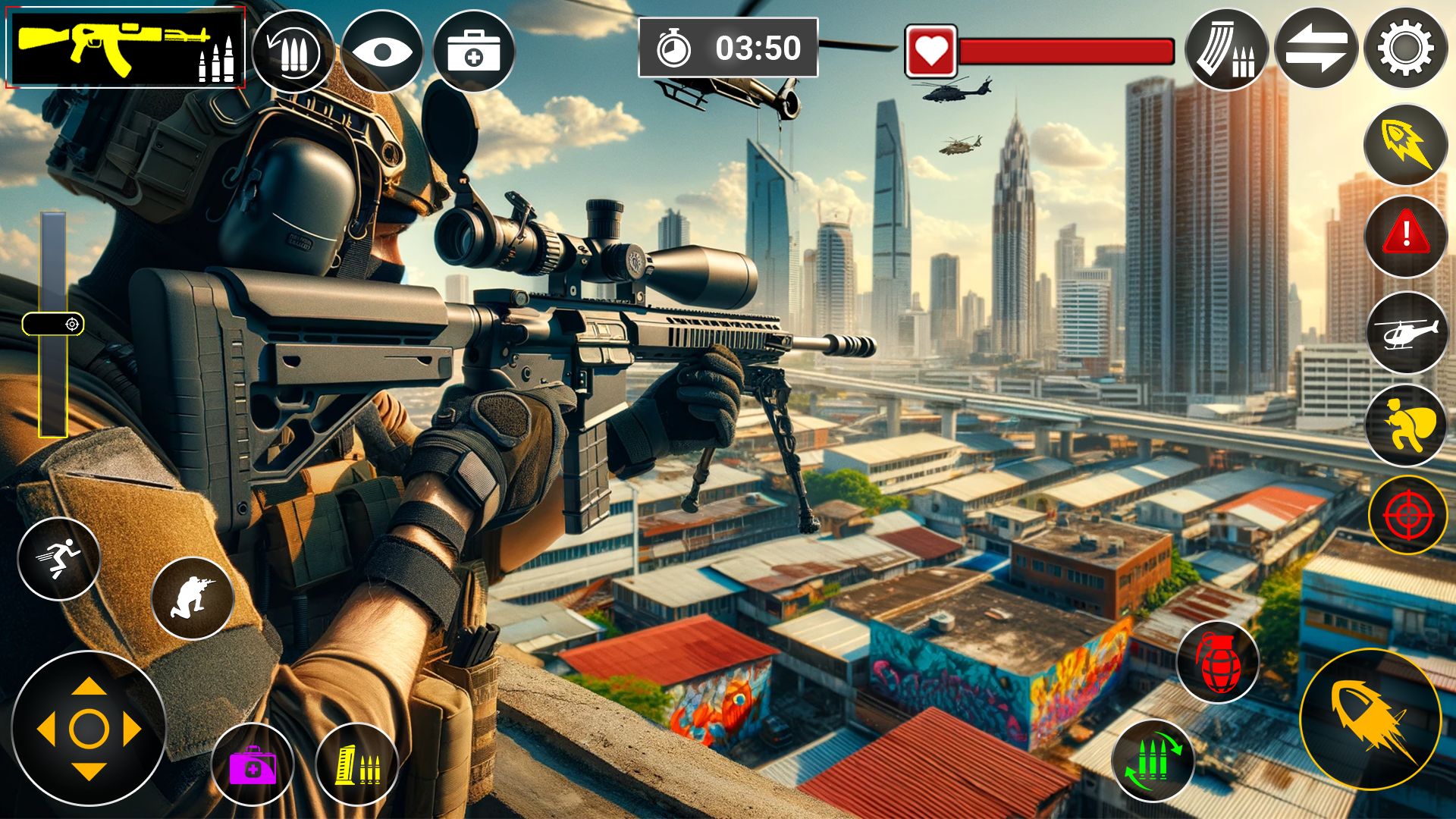Throw the red grenade
Screen dimensions: 1456x819
click(x=1218, y=662)
